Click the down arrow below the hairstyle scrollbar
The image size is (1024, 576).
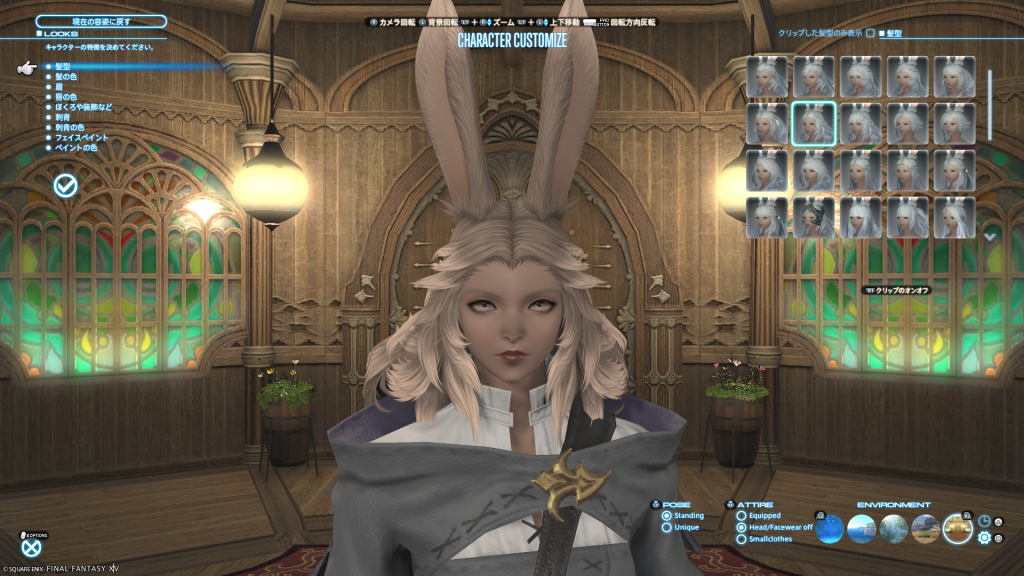point(990,237)
